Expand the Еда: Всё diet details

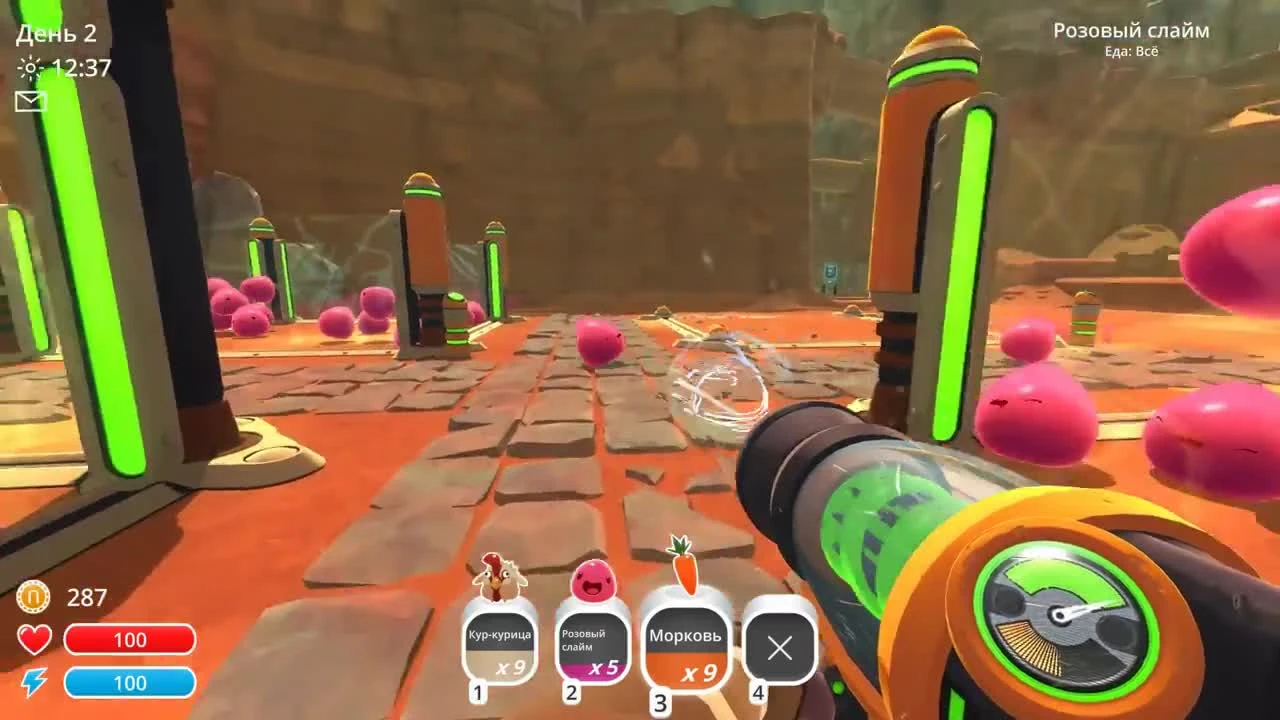(x=1133, y=51)
